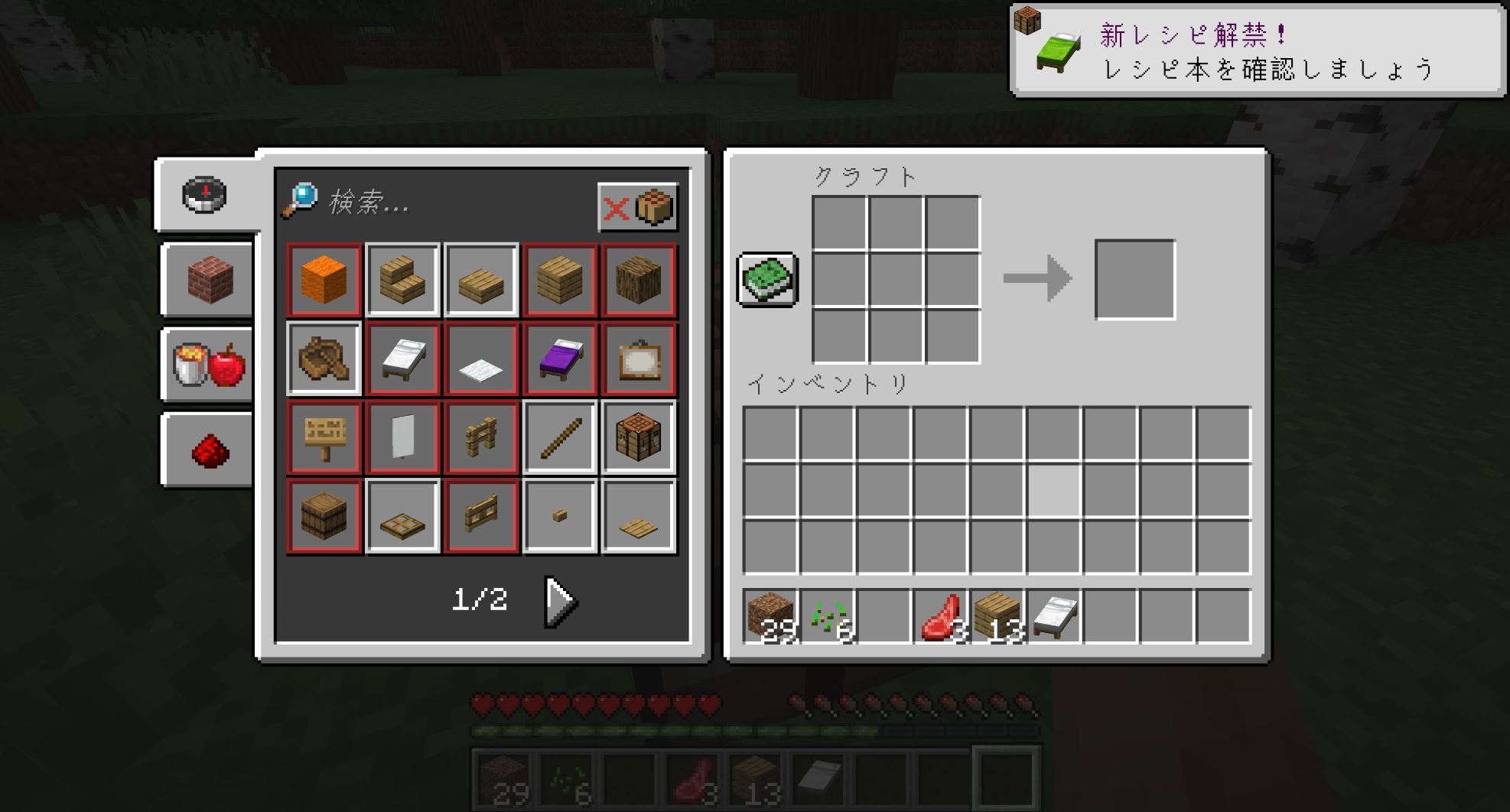
Task: Pick up the white bed item
Action: pyautogui.click(x=1054, y=616)
